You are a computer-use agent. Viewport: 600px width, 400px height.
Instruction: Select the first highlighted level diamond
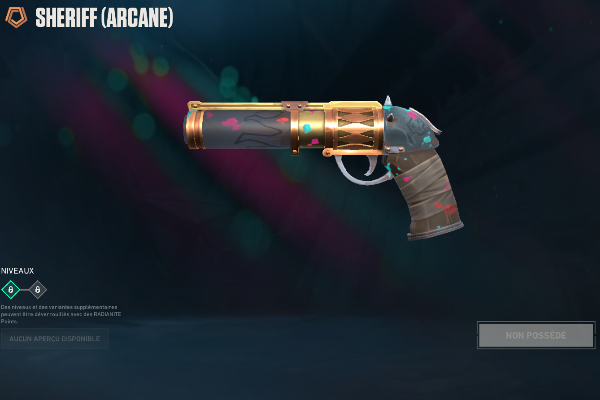(x=11, y=290)
